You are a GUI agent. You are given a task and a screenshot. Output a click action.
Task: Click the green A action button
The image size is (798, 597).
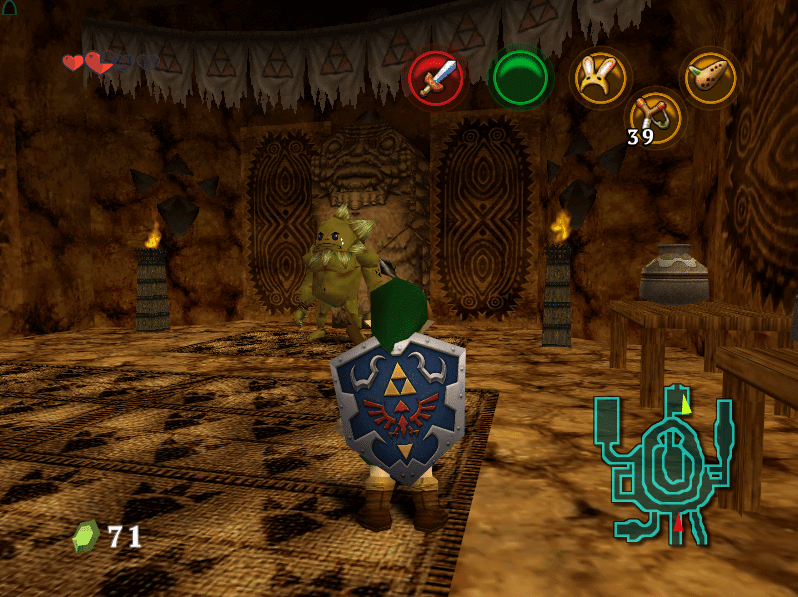tap(520, 77)
